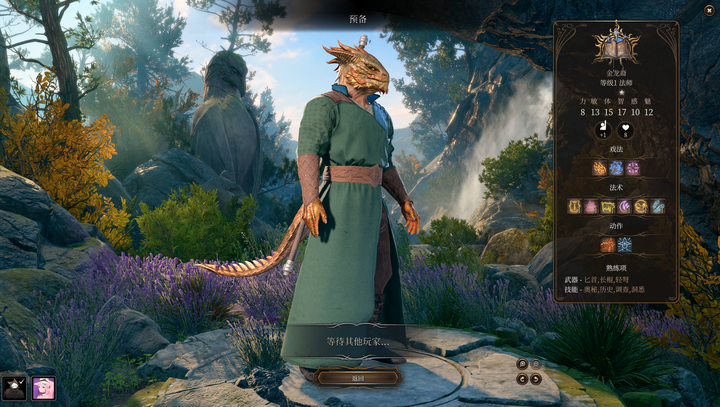Viewport: 720px width, 407px height.
Task: Click the wizard class emblem
Action: 616,45
